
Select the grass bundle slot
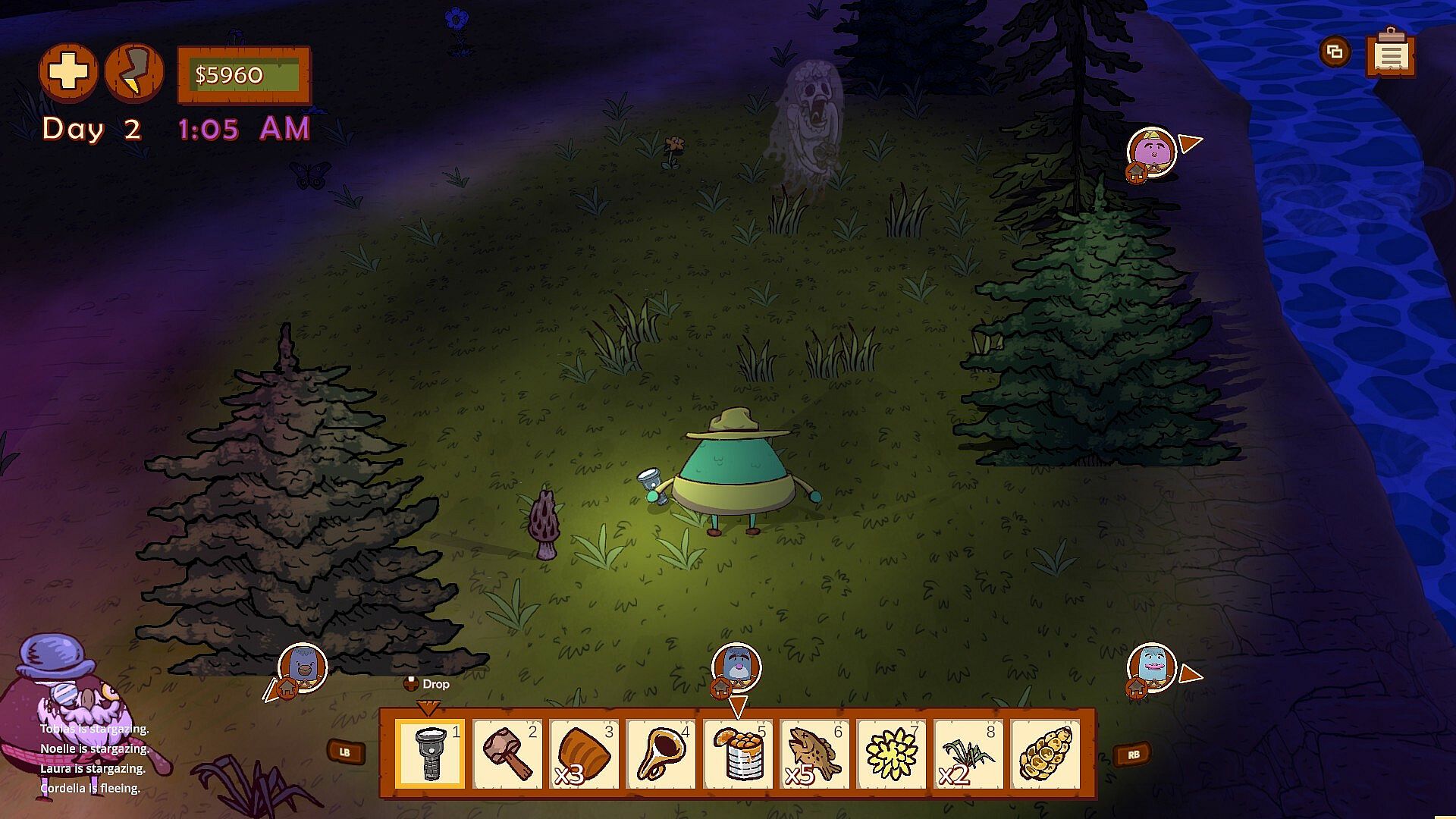click(968, 754)
